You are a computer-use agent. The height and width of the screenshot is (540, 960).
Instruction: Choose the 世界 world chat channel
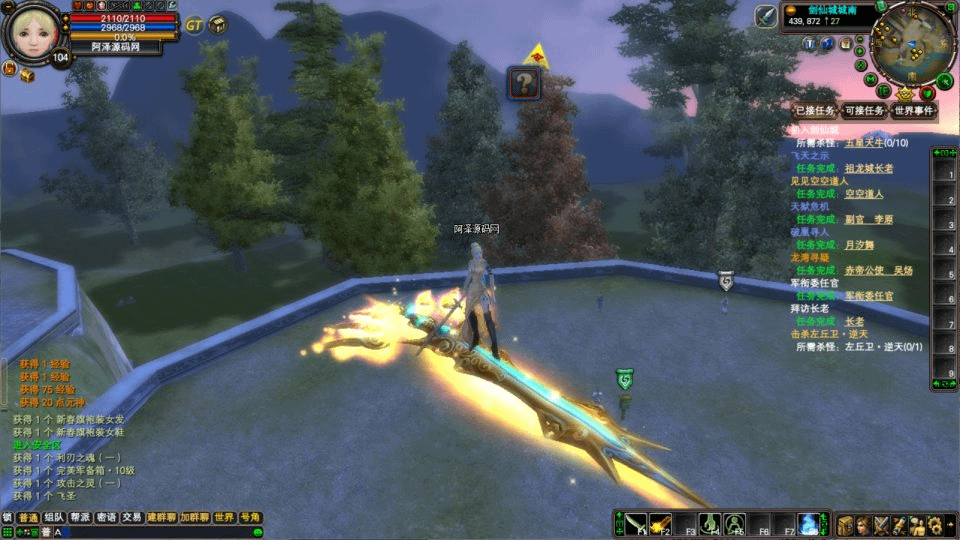(224, 518)
